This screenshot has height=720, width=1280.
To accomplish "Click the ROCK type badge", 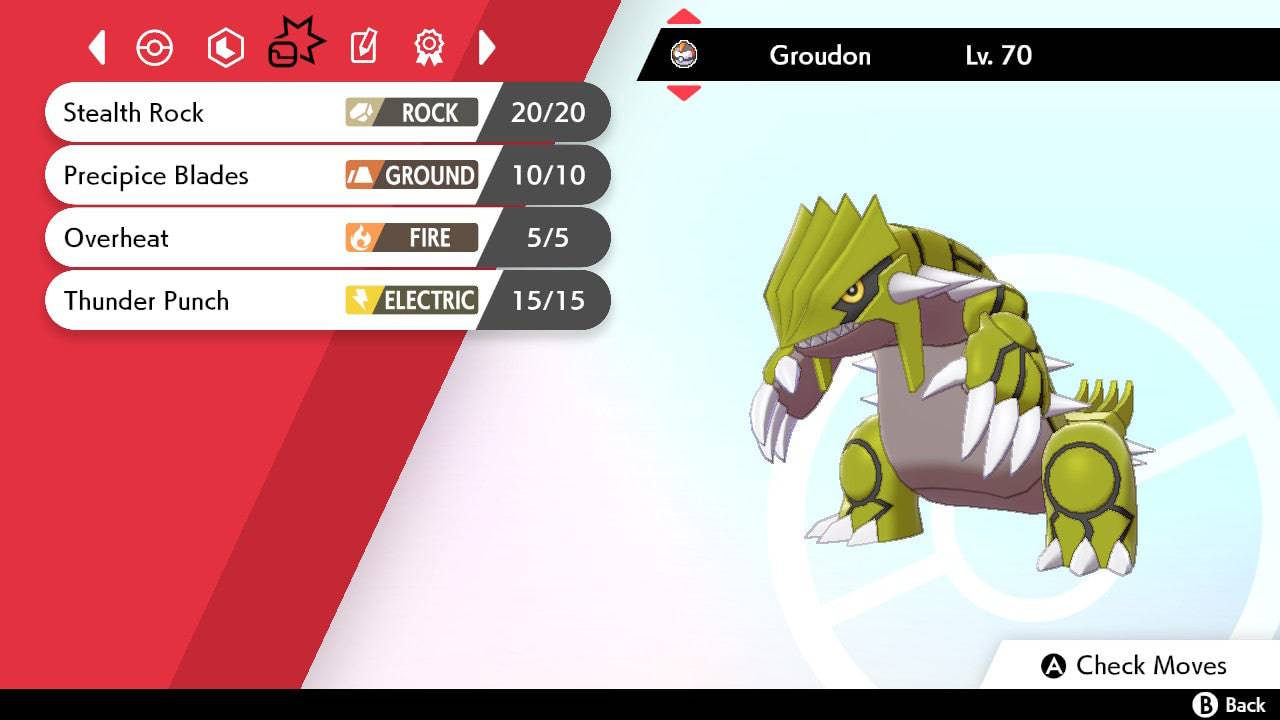I will [411, 113].
